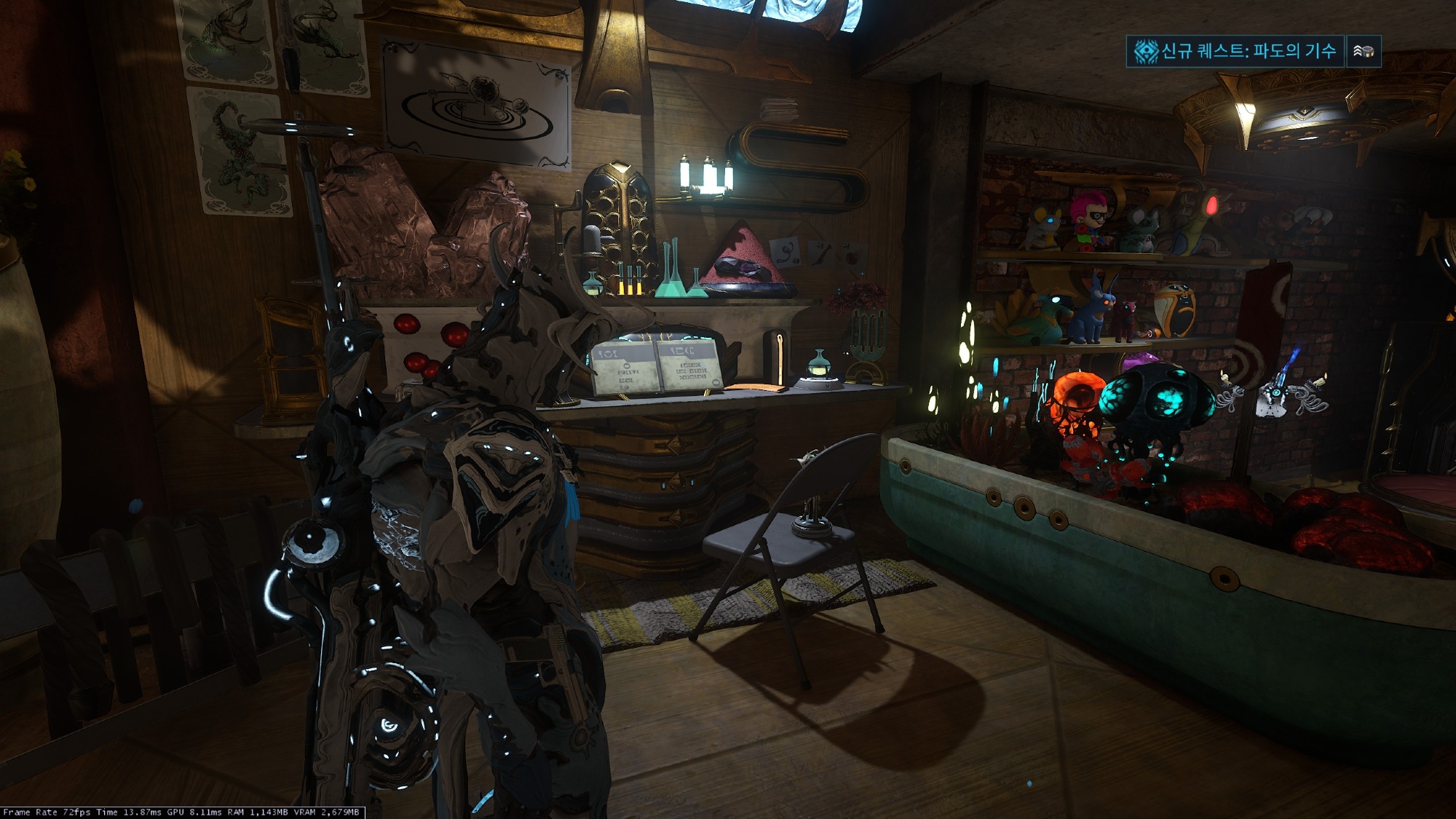Open the new quest notification 파도의 기수
This screenshot has height=819, width=1456.
[x=1235, y=51]
